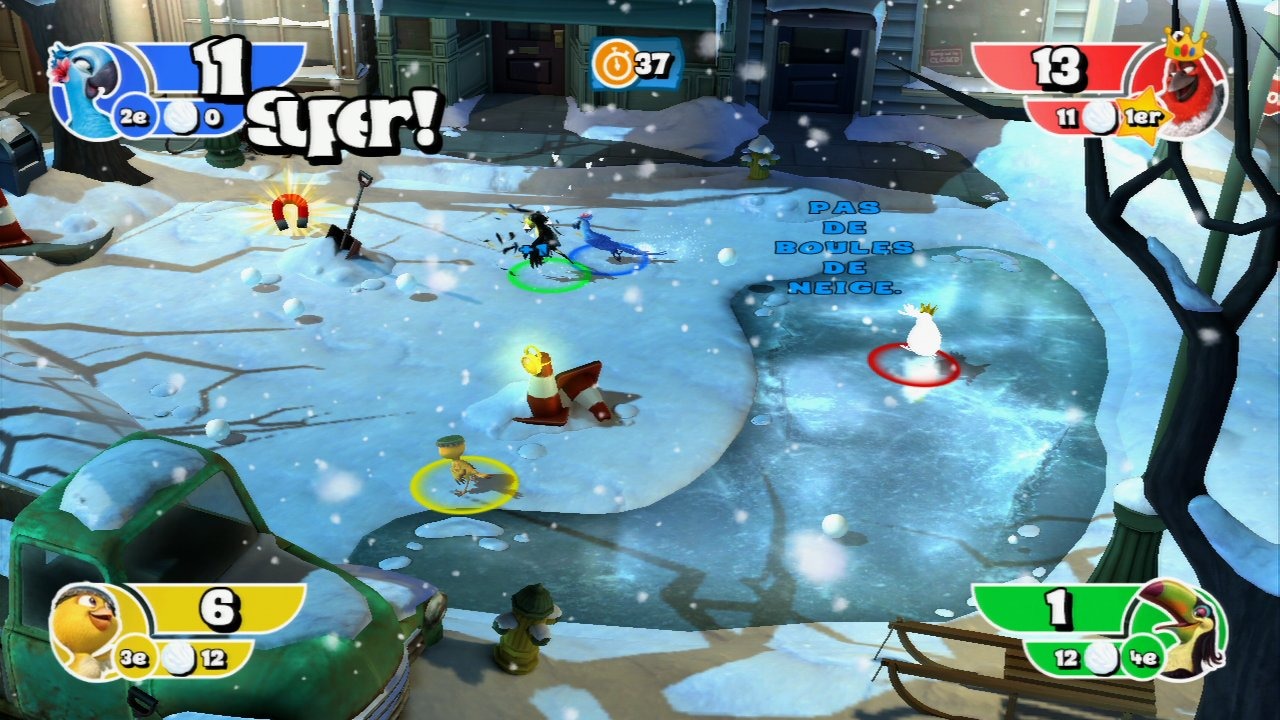The width and height of the screenshot is (1280, 720).
Task: Select the blue macaw player portrait
Action: click(80, 88)
